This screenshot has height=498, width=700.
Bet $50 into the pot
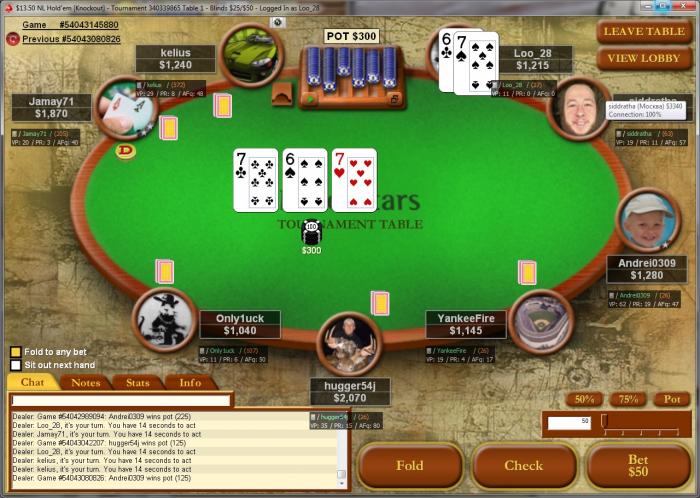point(637,466)
